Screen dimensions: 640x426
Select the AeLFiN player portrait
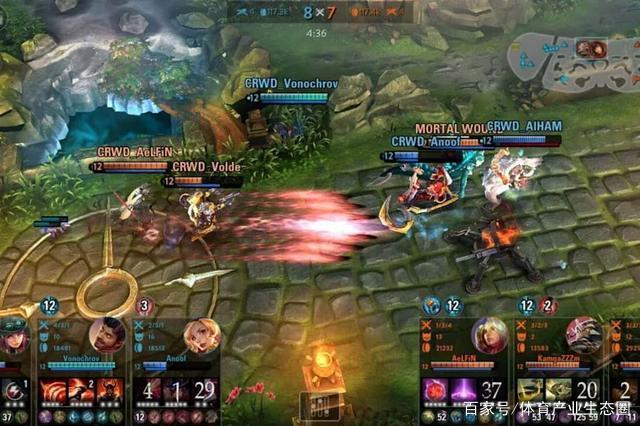[490, 335]
